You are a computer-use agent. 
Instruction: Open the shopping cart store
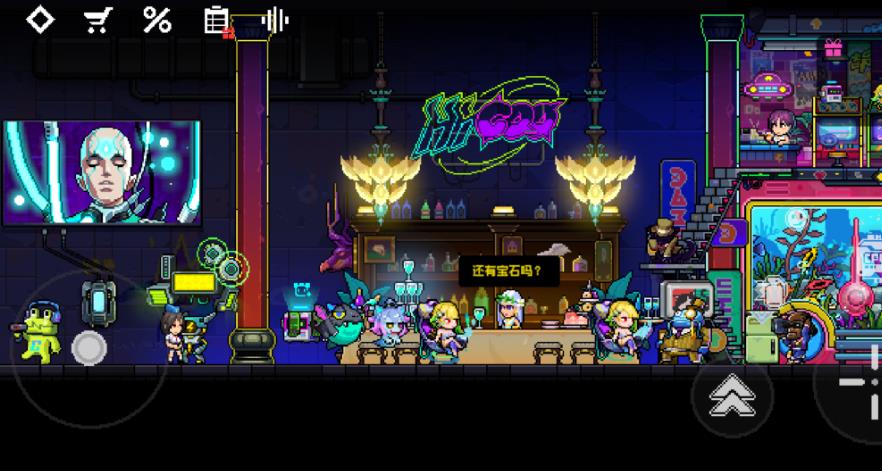point(98,20)
